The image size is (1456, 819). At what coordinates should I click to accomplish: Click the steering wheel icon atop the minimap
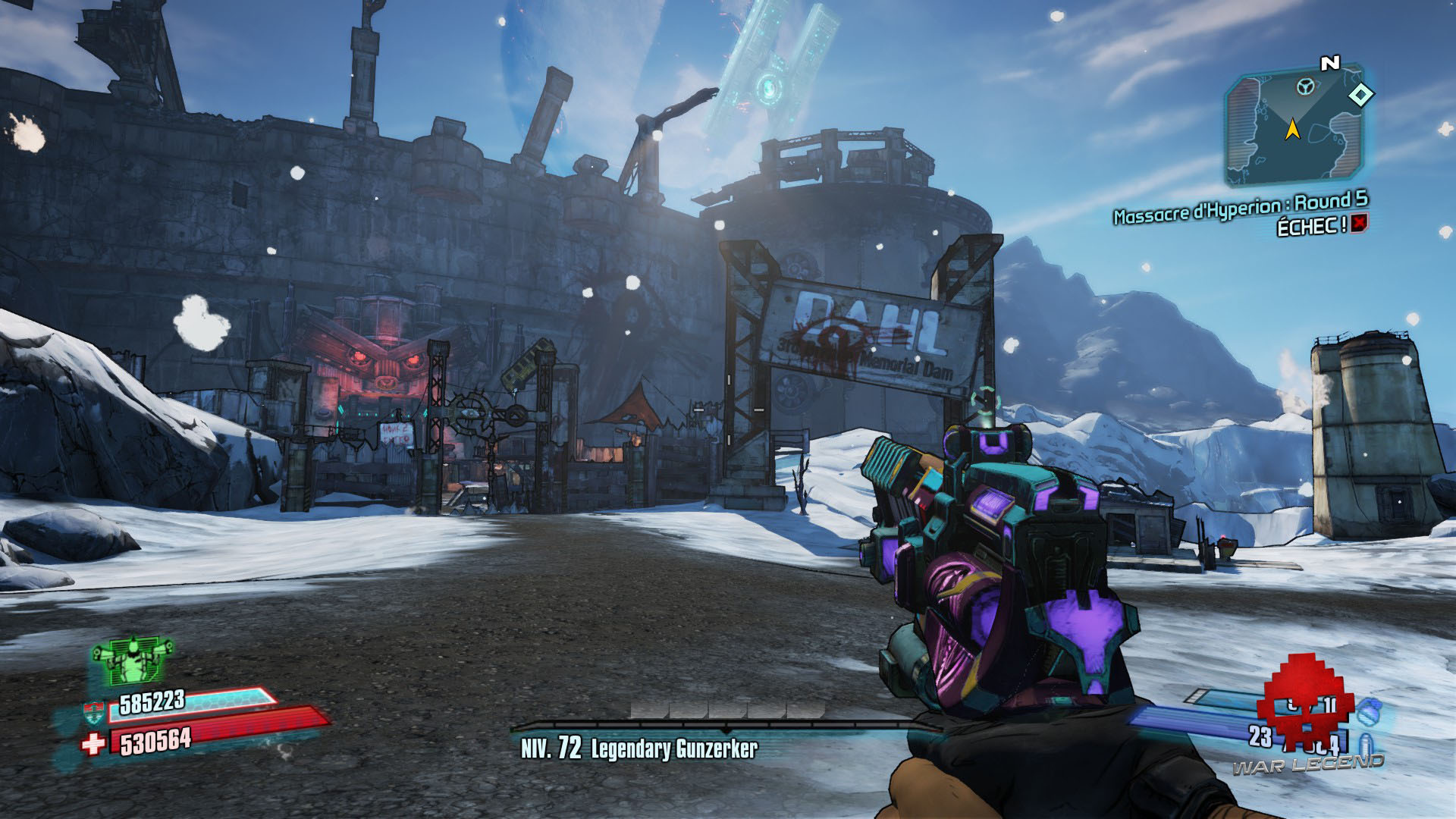pos(1304,86)
